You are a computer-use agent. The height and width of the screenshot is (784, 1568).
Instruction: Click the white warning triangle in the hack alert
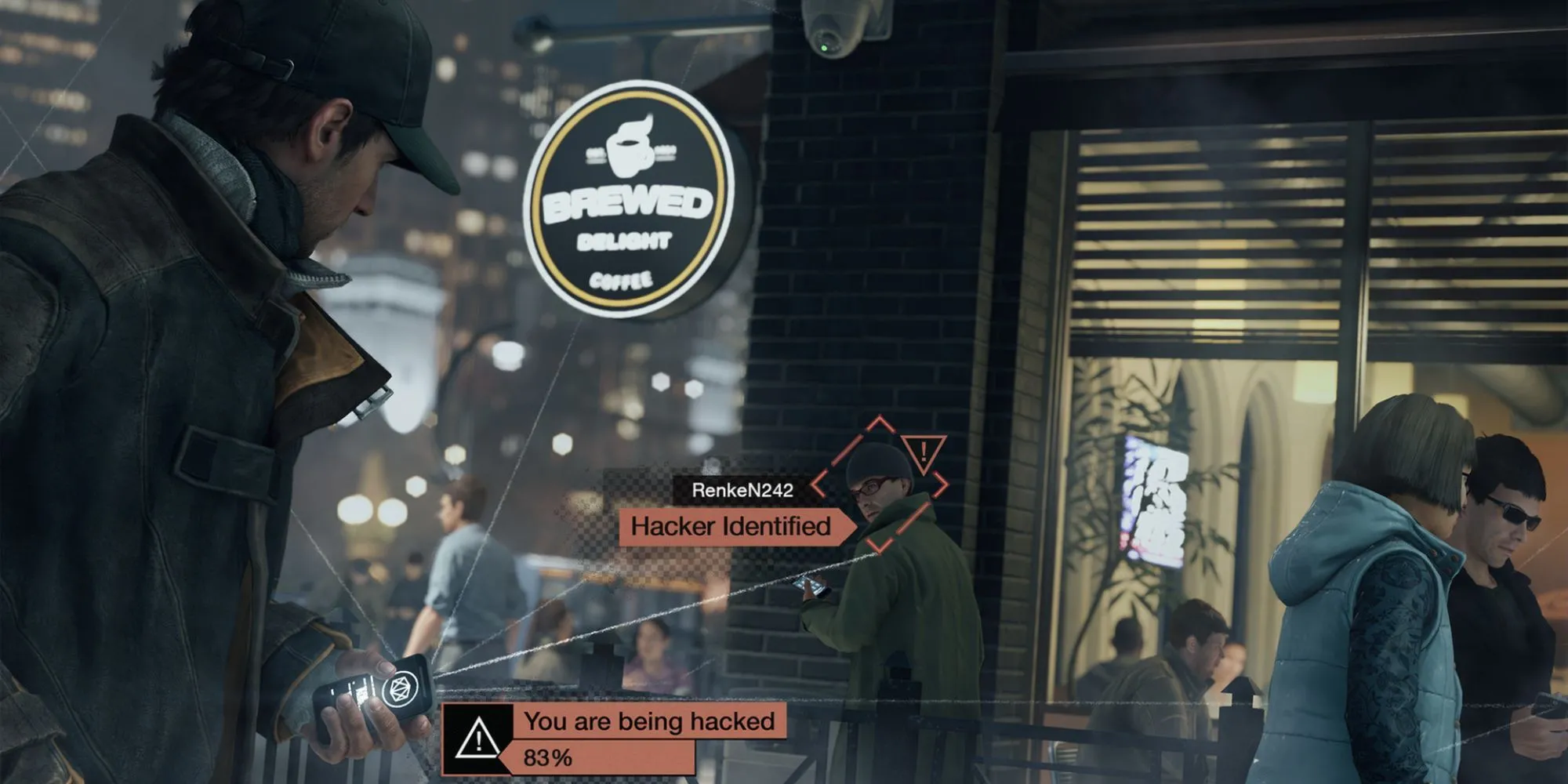point(477,739)
